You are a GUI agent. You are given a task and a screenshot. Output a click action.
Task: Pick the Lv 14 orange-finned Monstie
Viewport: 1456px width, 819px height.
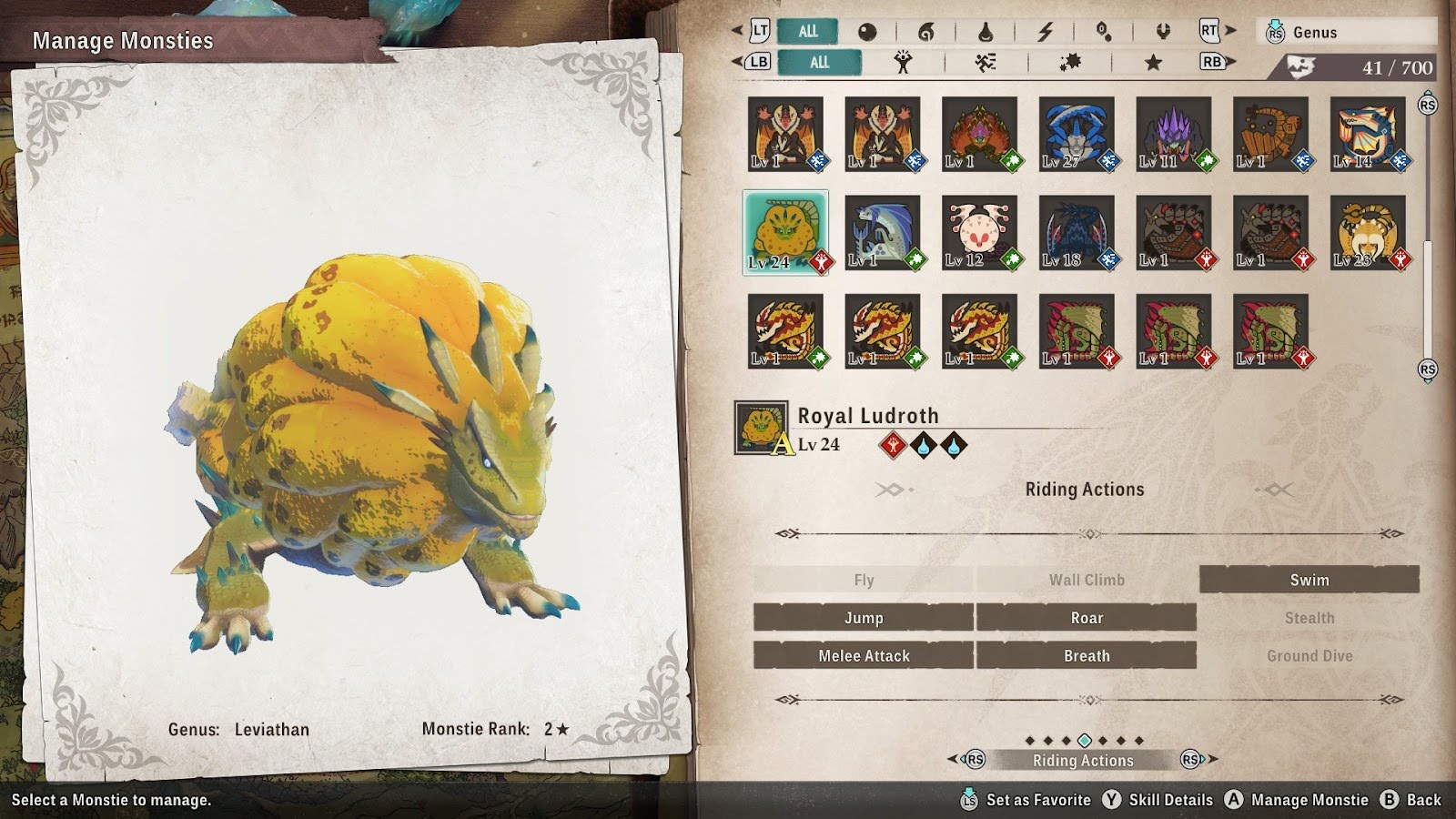pyautogui.click(x=1368, y=135)
